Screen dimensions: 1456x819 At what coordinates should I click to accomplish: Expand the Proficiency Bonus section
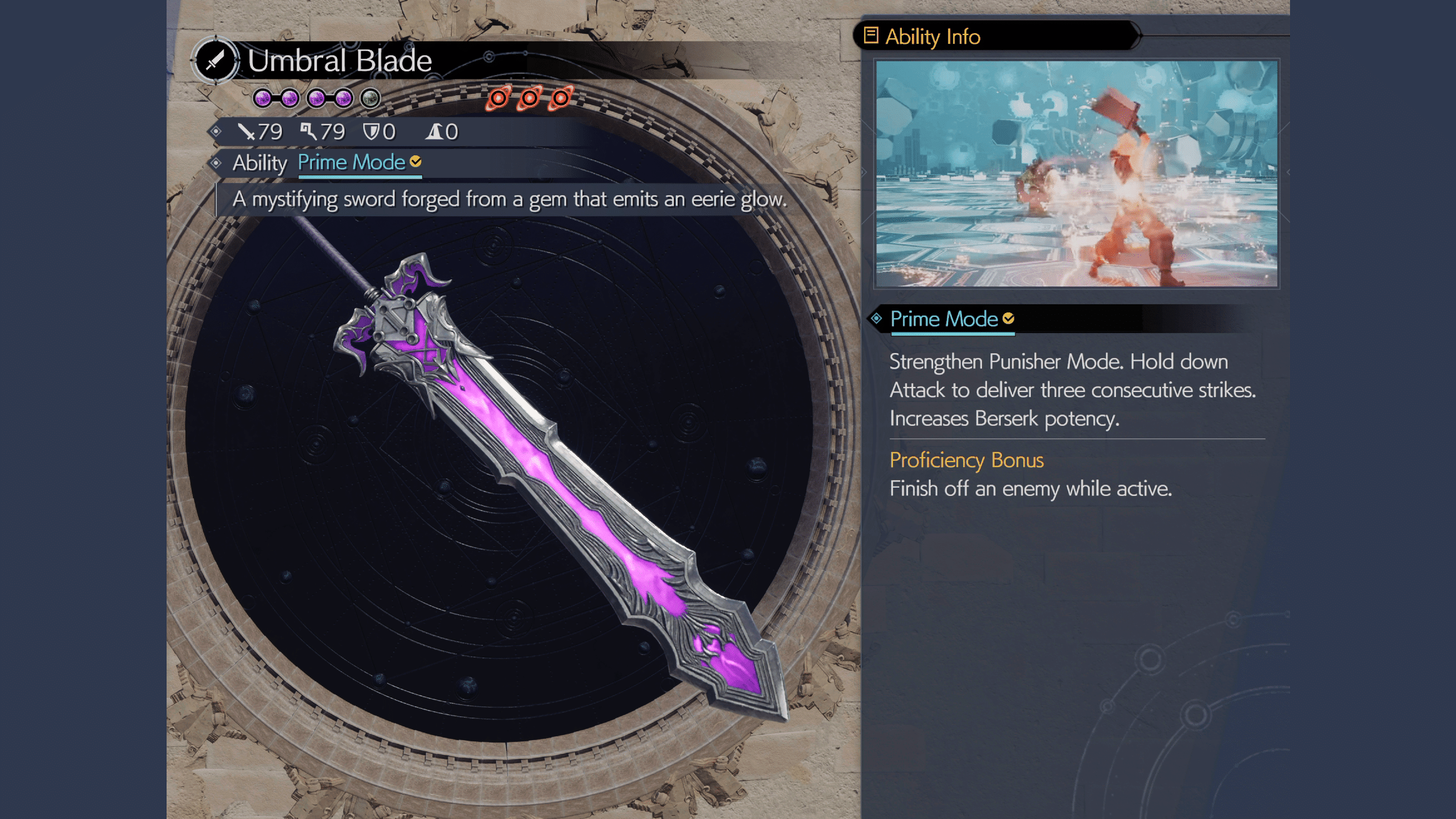coord(966,461)
